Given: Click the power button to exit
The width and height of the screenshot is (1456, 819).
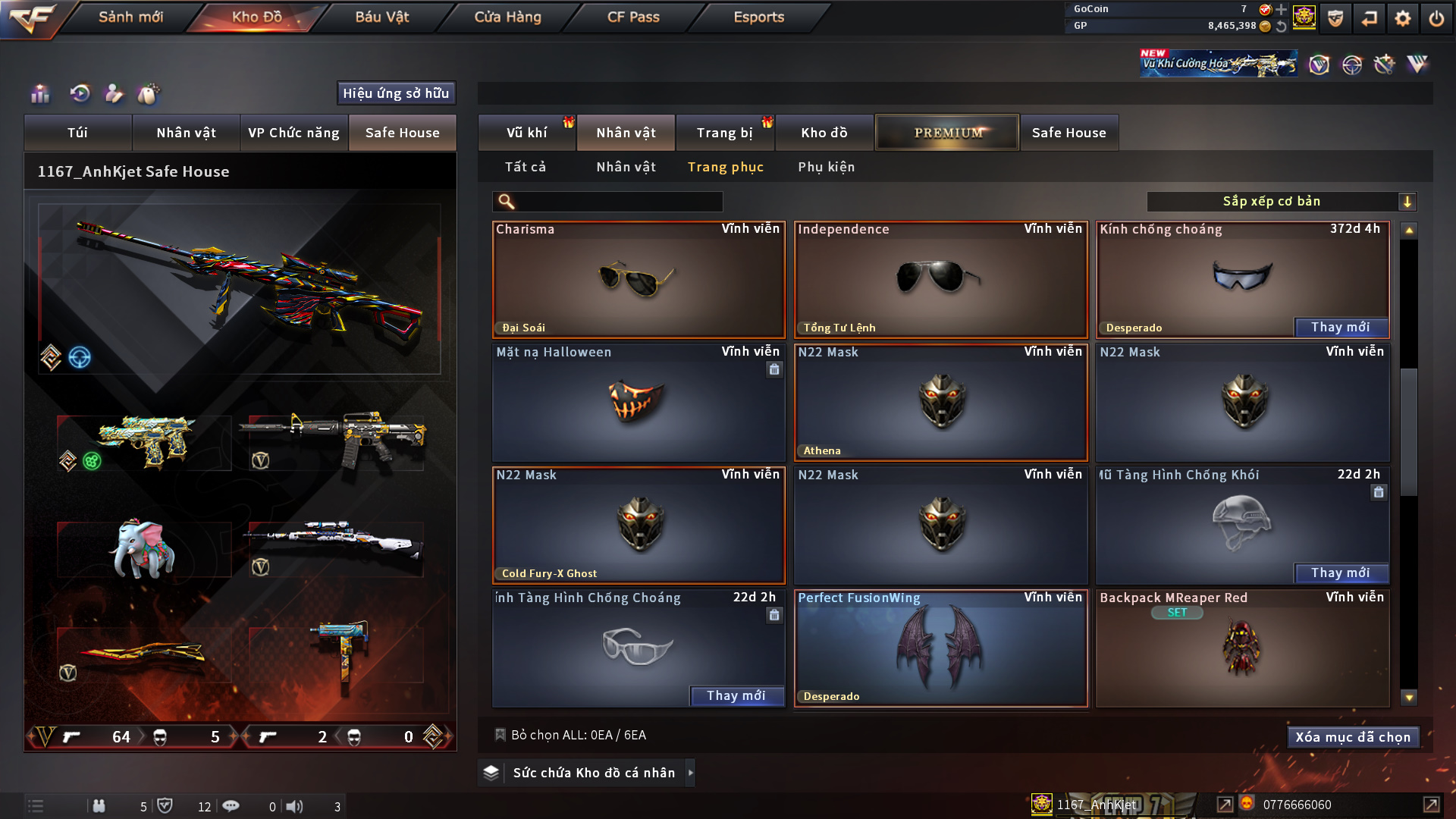Looking at the screenshot, I should tap(1436, 18).
